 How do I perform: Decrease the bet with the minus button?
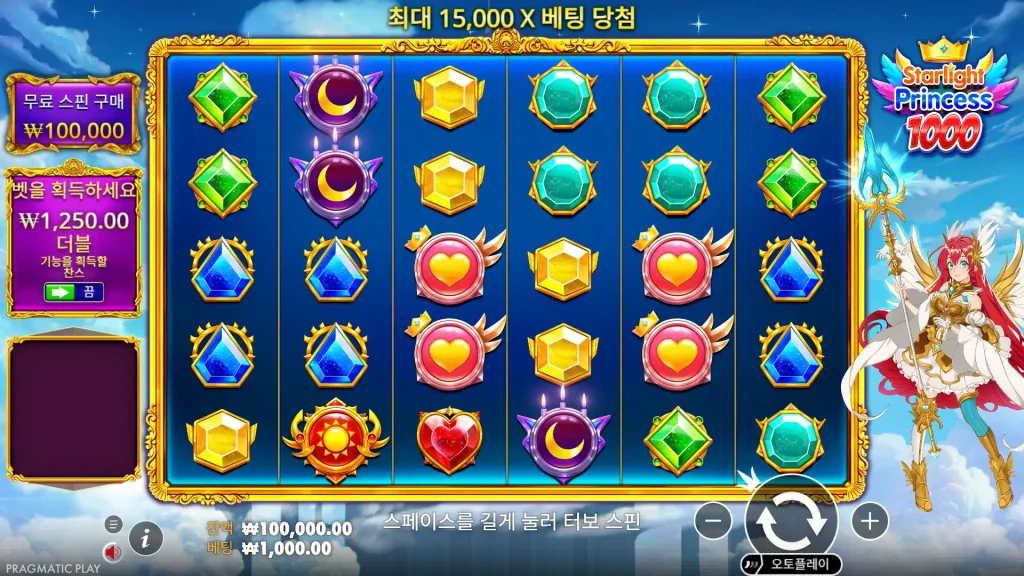(713, 520)
